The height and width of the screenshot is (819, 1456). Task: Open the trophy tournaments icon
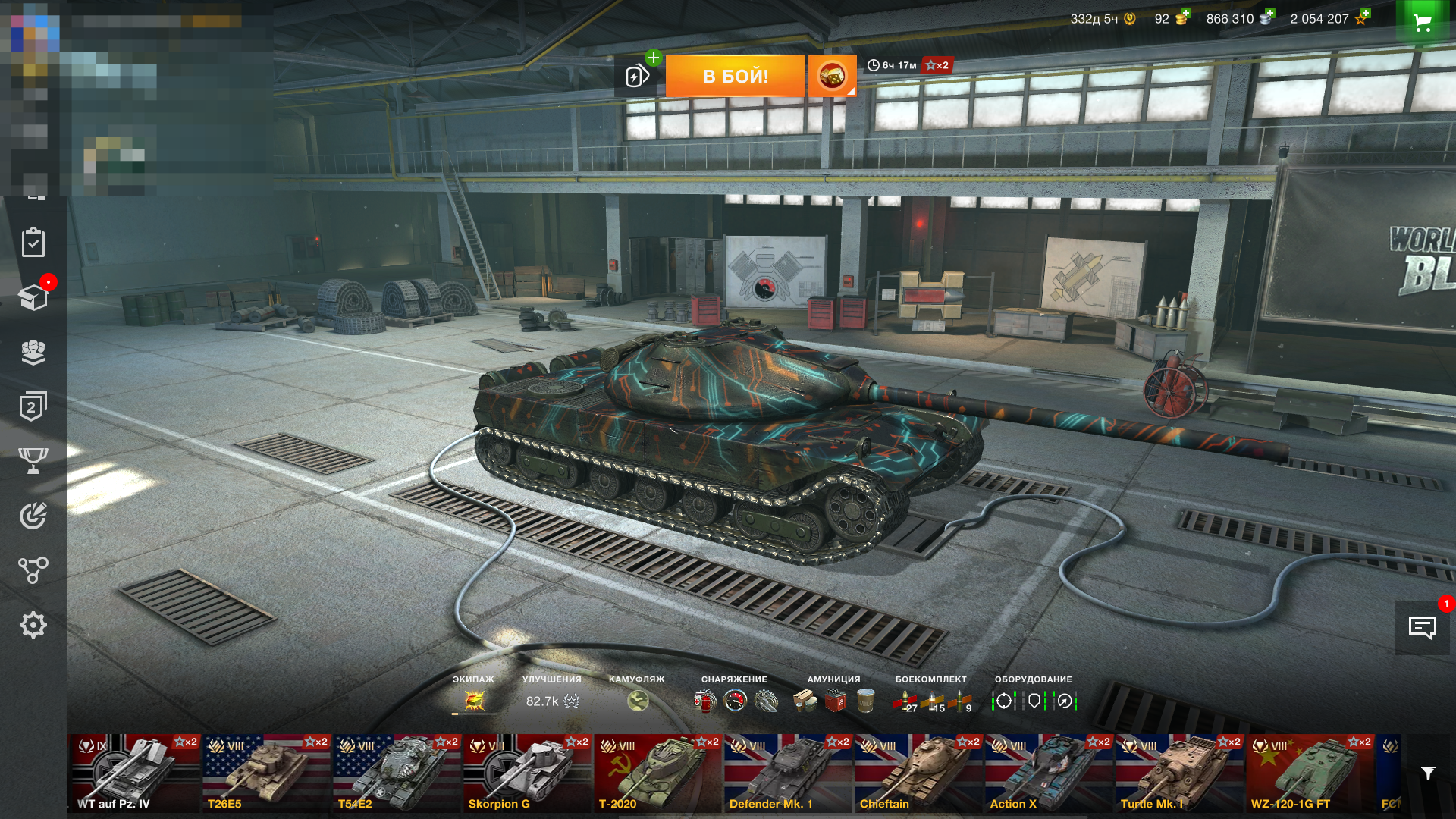(x=33, y=460)
